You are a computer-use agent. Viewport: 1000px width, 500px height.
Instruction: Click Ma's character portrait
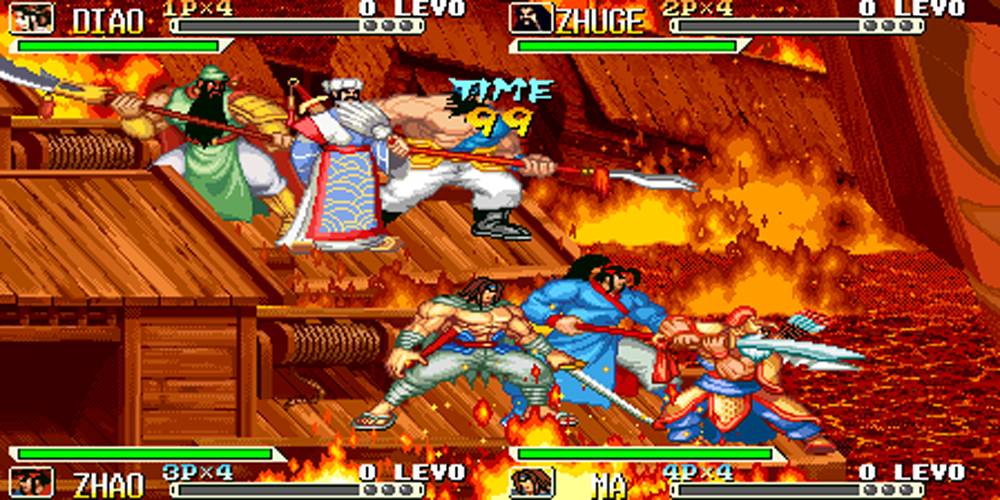[531, 481]
